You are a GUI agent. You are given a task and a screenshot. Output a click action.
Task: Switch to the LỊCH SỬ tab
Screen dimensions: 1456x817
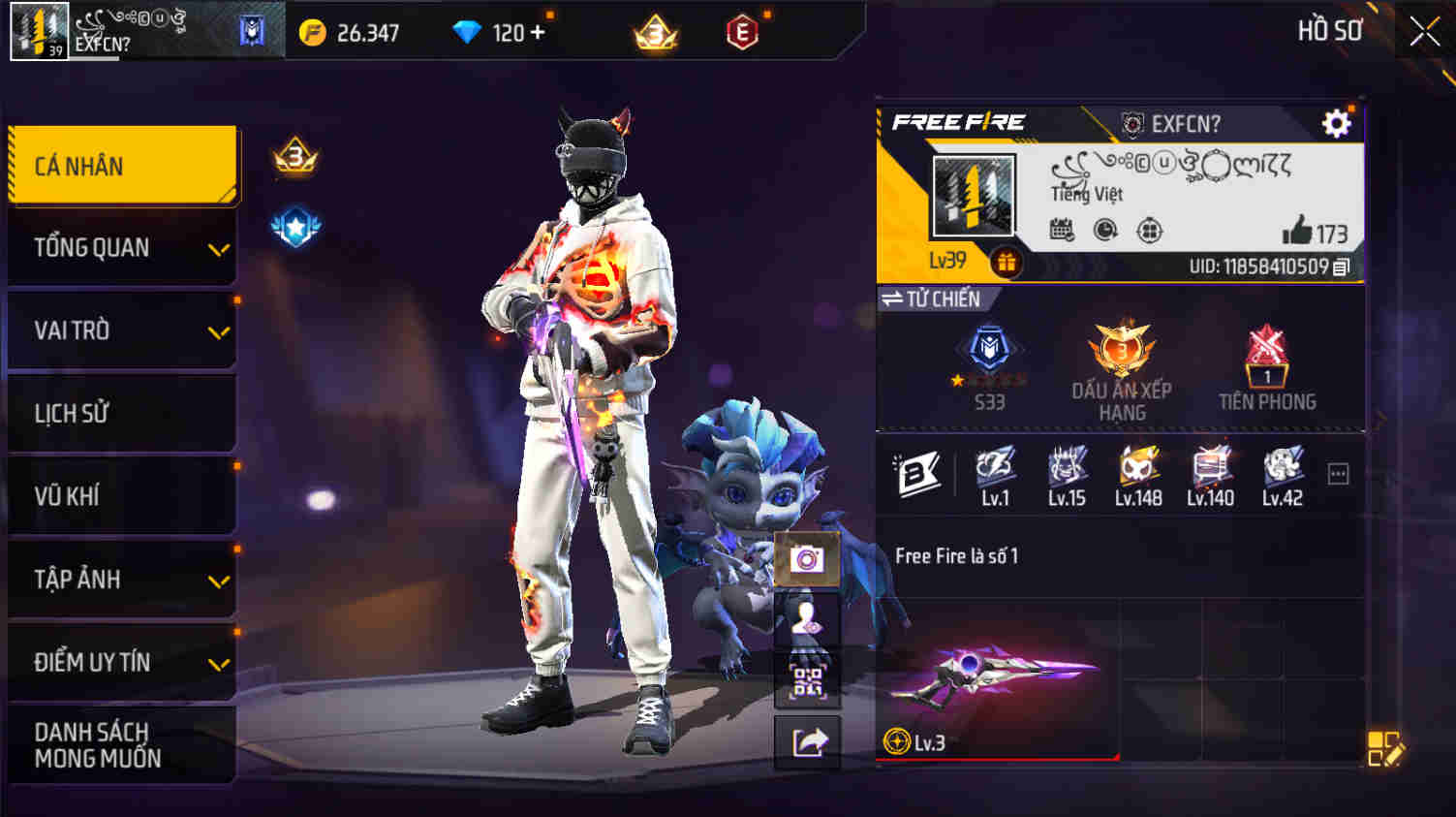point(121,413)
